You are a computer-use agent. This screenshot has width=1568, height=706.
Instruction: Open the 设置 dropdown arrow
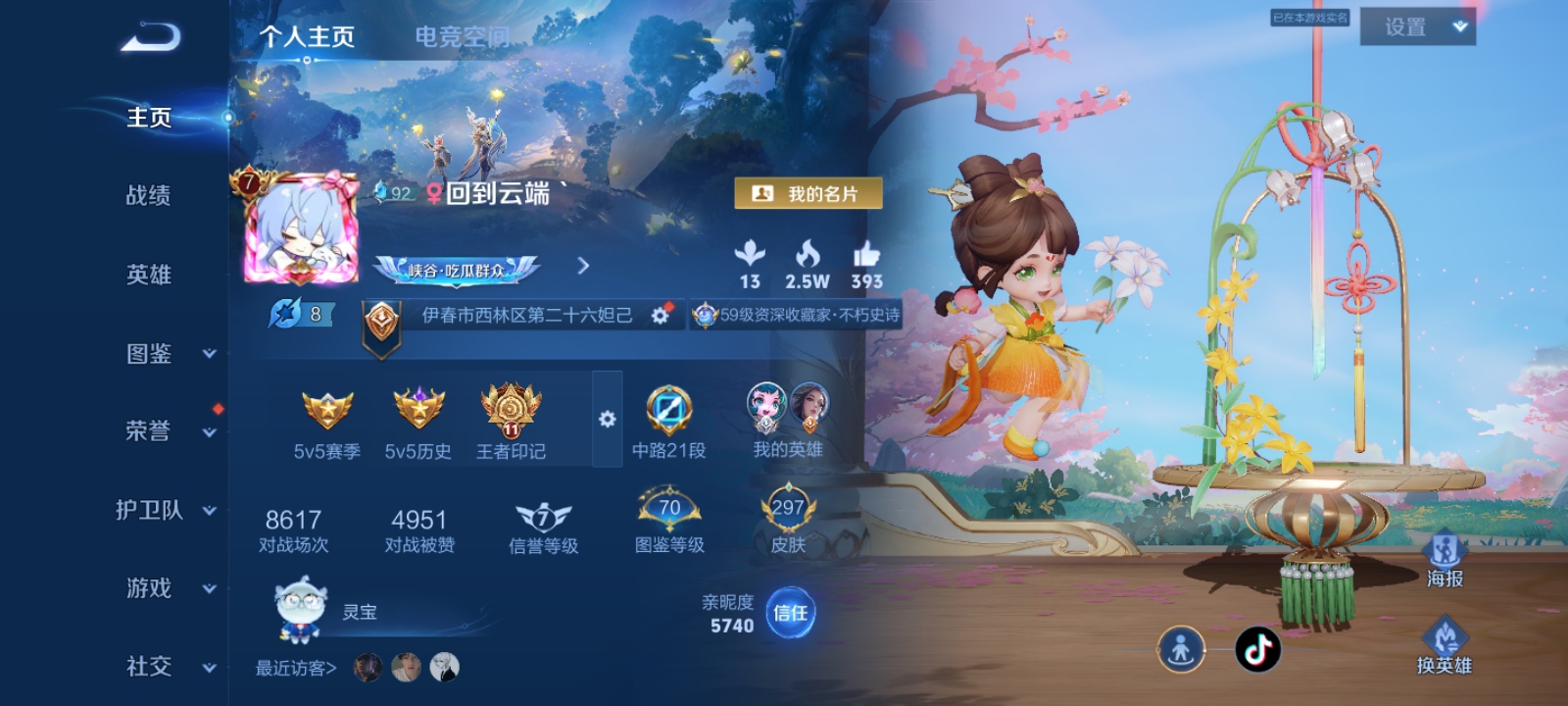[1459, 26]
